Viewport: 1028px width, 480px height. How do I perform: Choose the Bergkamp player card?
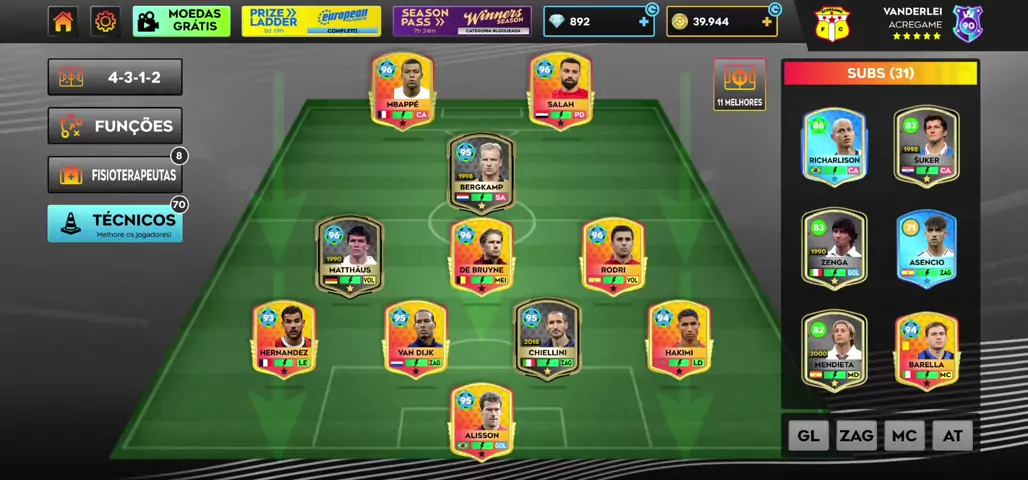tap(481, 171)
